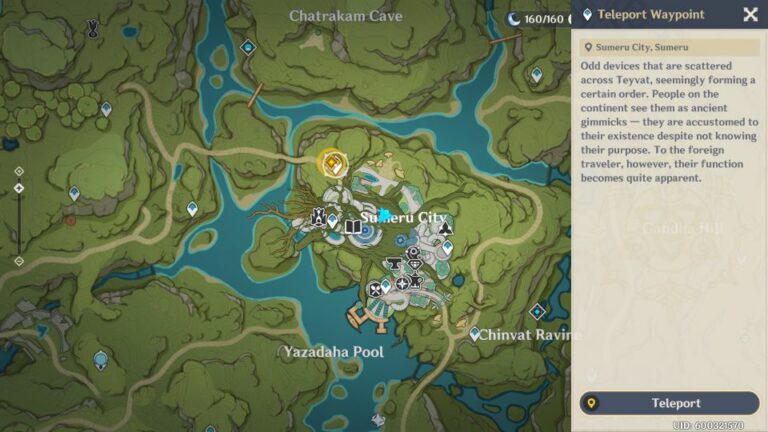Click the map zoom slider handle
This screenshot has width=768, height=432.
pos(18,188)
